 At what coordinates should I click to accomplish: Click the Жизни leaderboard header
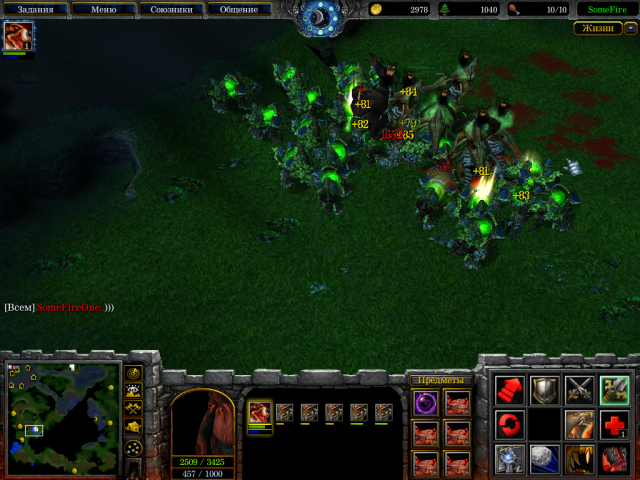(x=597, y=28)
